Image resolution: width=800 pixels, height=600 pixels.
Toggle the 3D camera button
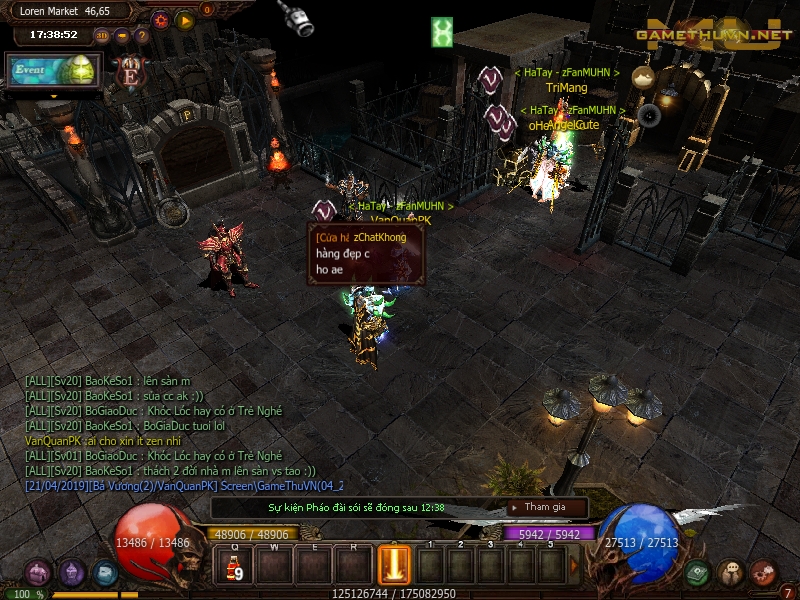point(101,35)
